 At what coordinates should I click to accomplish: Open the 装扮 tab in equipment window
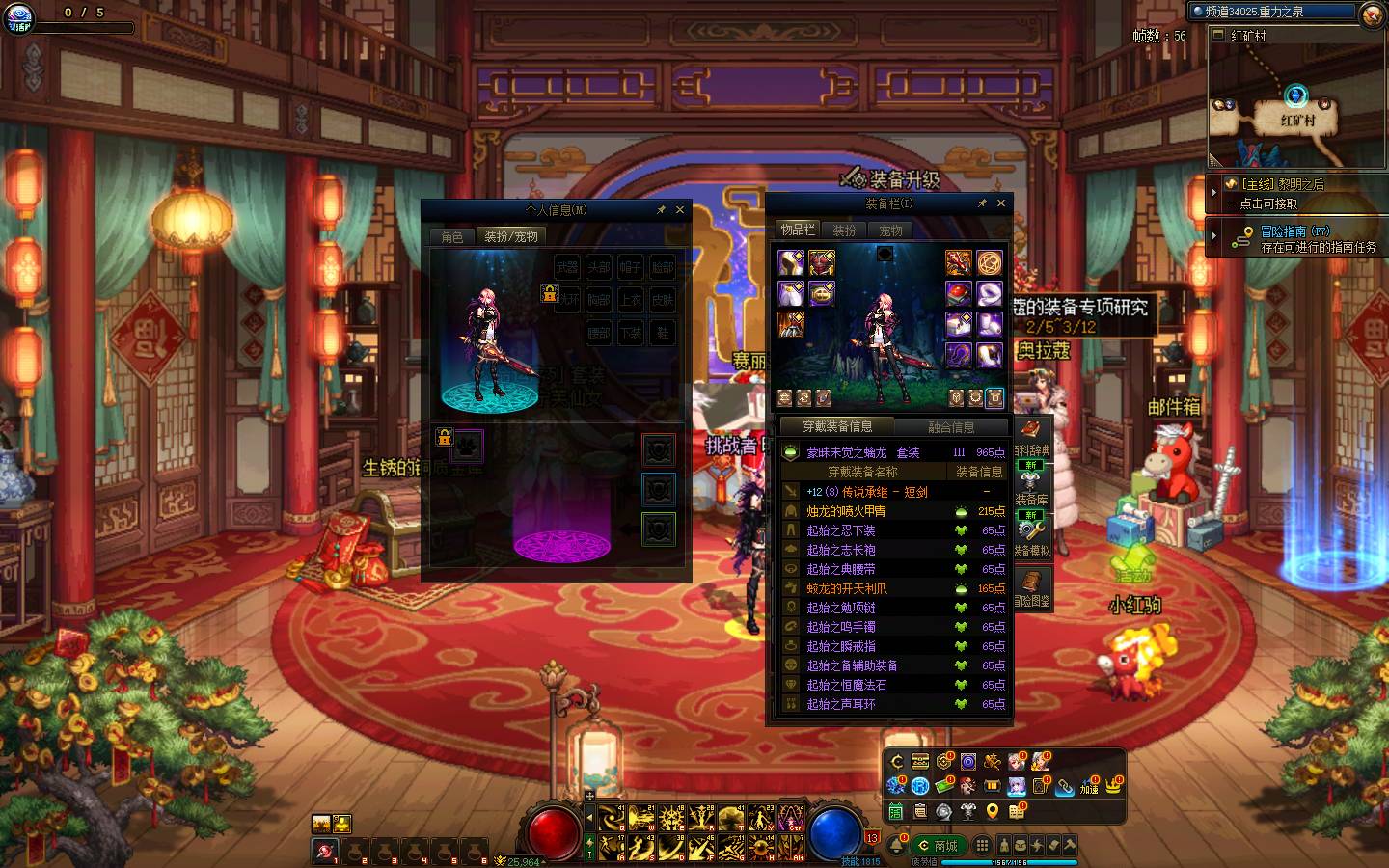844,231
